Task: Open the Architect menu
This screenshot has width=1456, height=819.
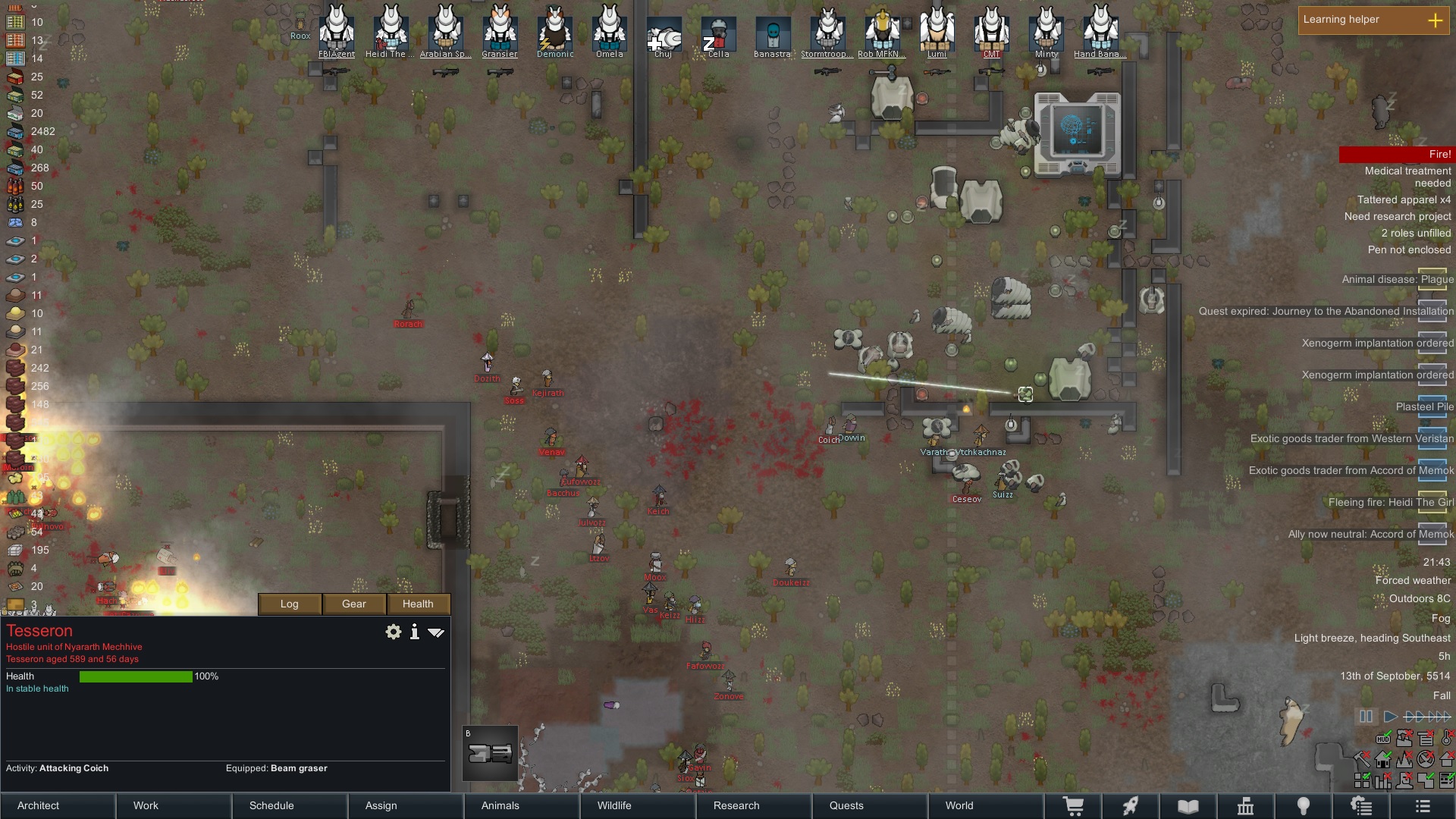Action: [38, 805]
